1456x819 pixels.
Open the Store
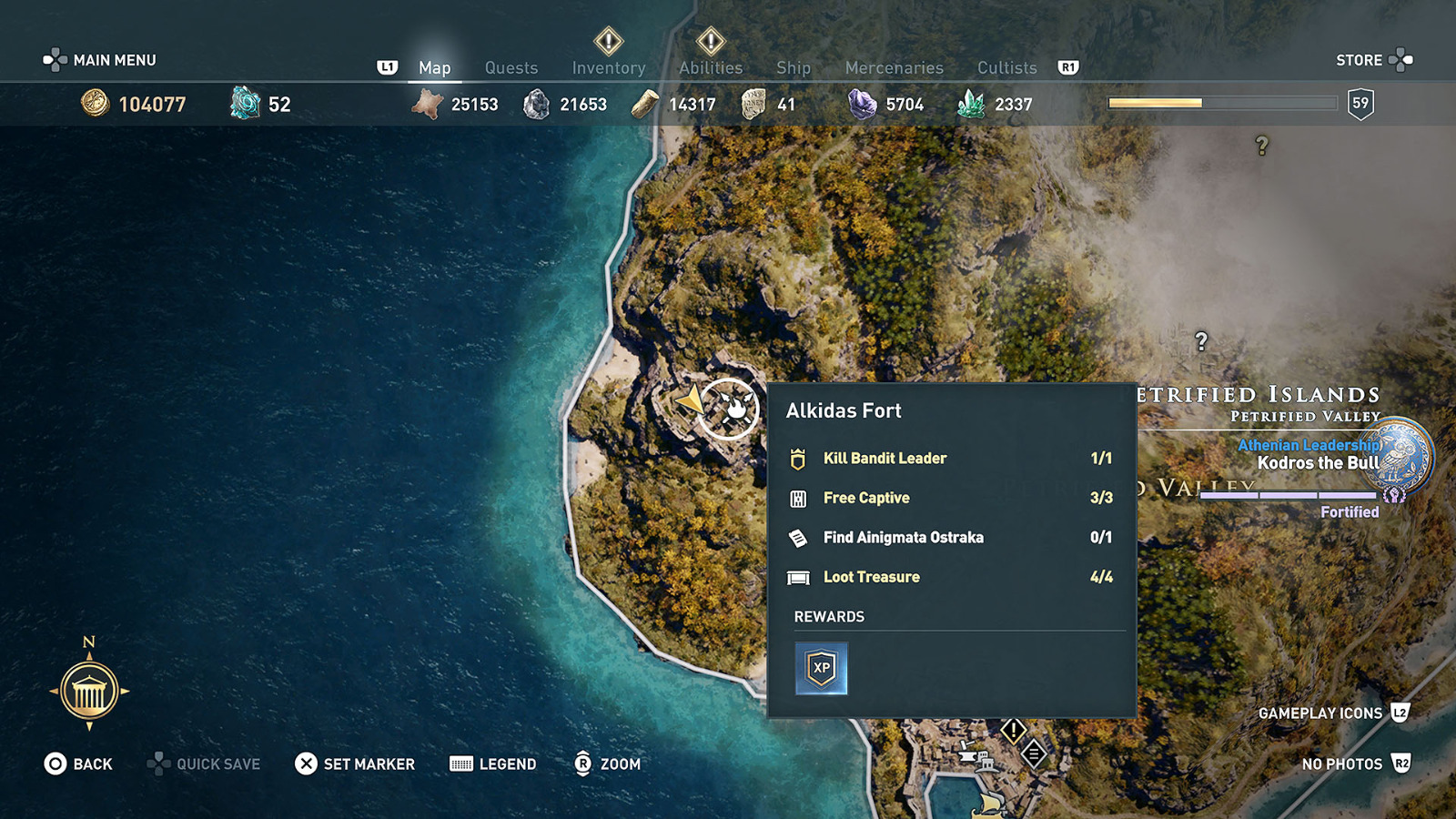pyautogui.click(x=1360, y=60)
